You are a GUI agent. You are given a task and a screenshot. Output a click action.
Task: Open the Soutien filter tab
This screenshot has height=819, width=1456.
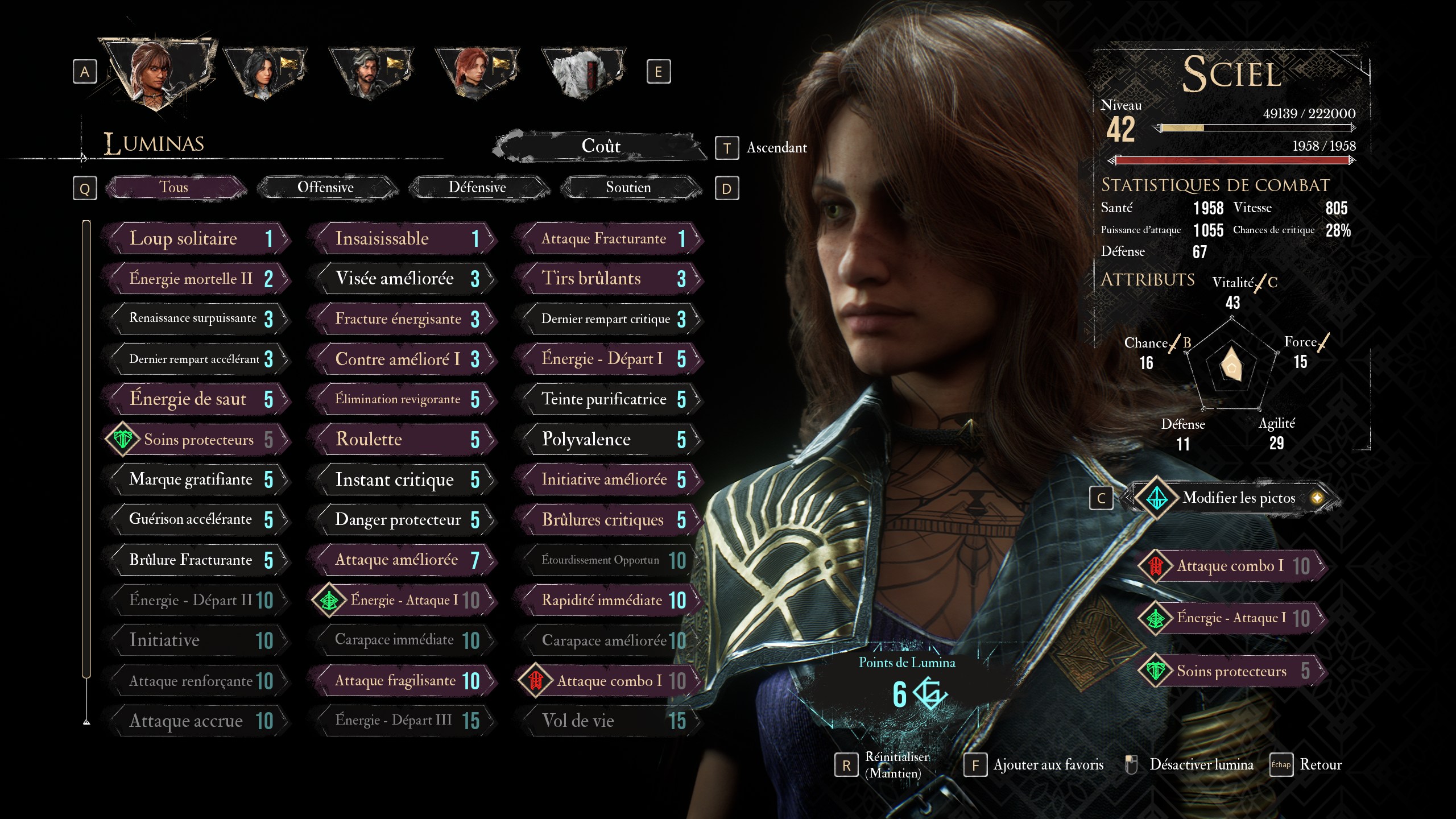(x=628, y=188)
